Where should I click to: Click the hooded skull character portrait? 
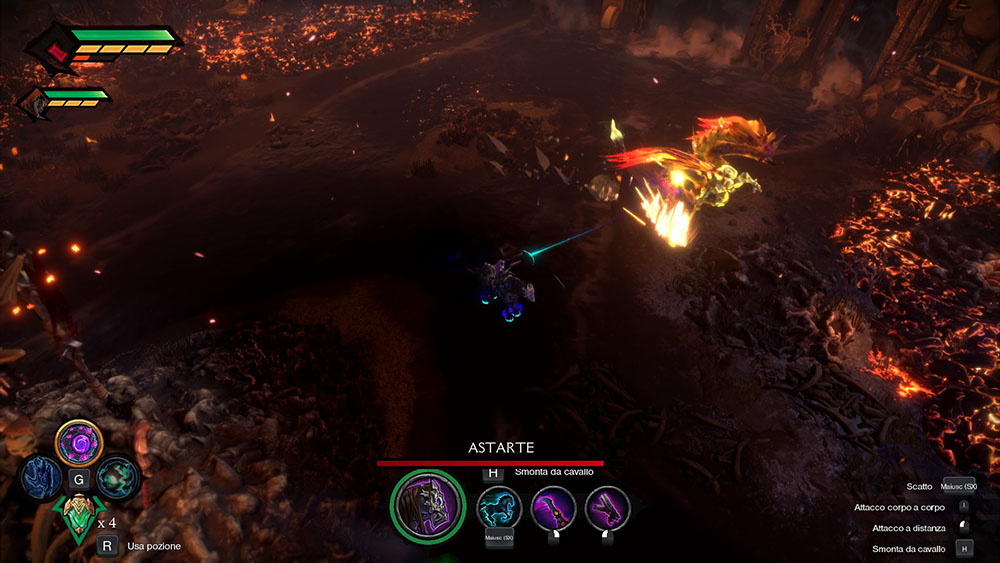tap(428, 506)
